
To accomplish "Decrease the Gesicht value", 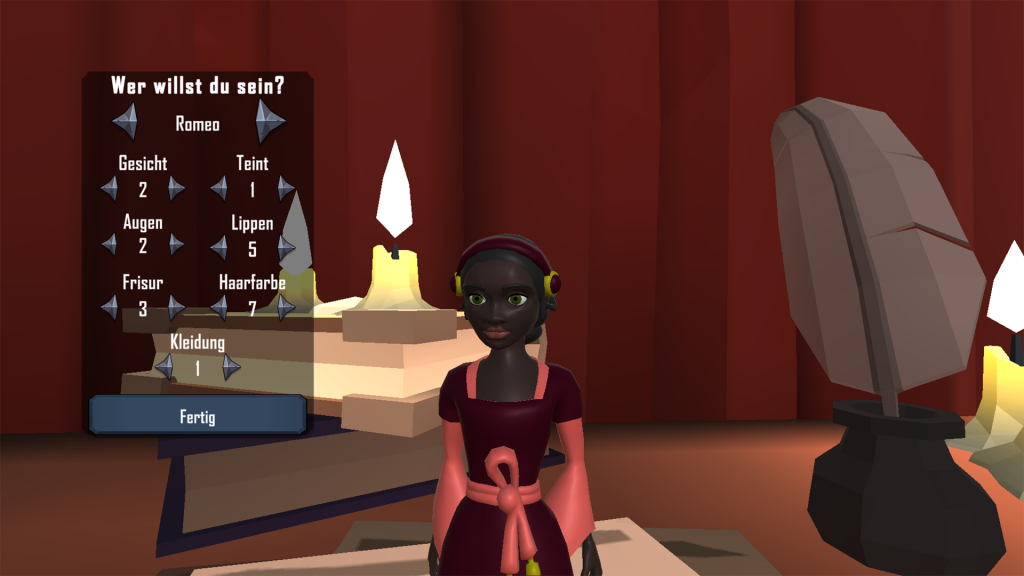I will [x=110, y=188].
